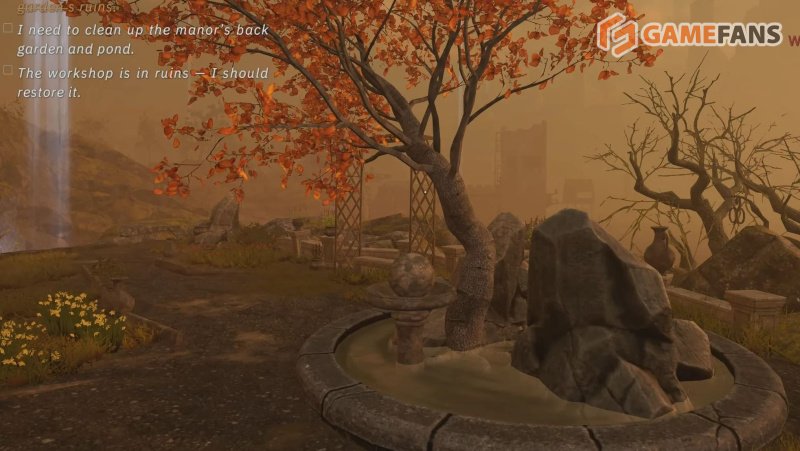800x451 pixels.
Task: Click the GameFans logo overlay
Action: [x=688, y=34]
